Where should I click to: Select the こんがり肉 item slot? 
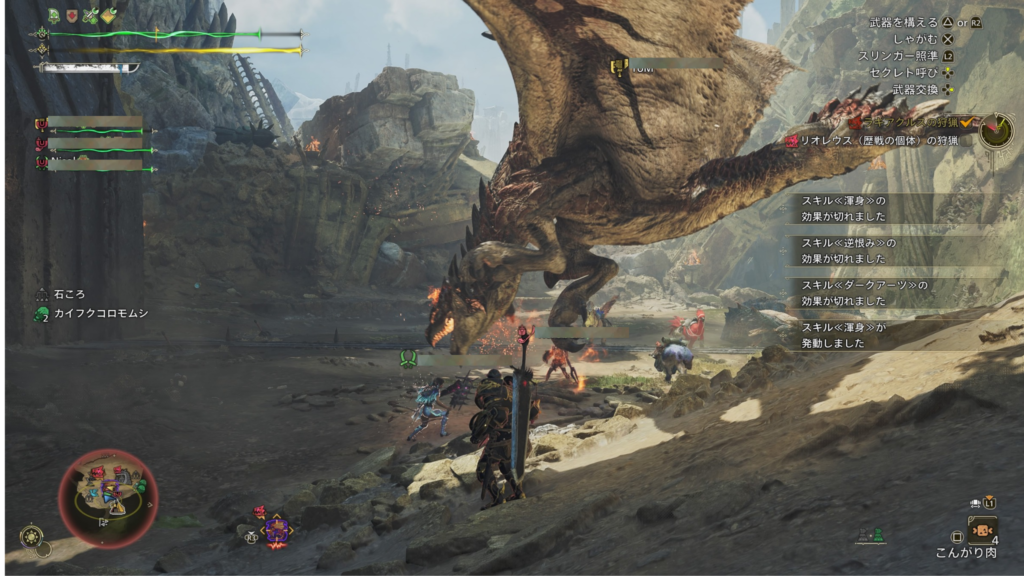coord(981,530)
